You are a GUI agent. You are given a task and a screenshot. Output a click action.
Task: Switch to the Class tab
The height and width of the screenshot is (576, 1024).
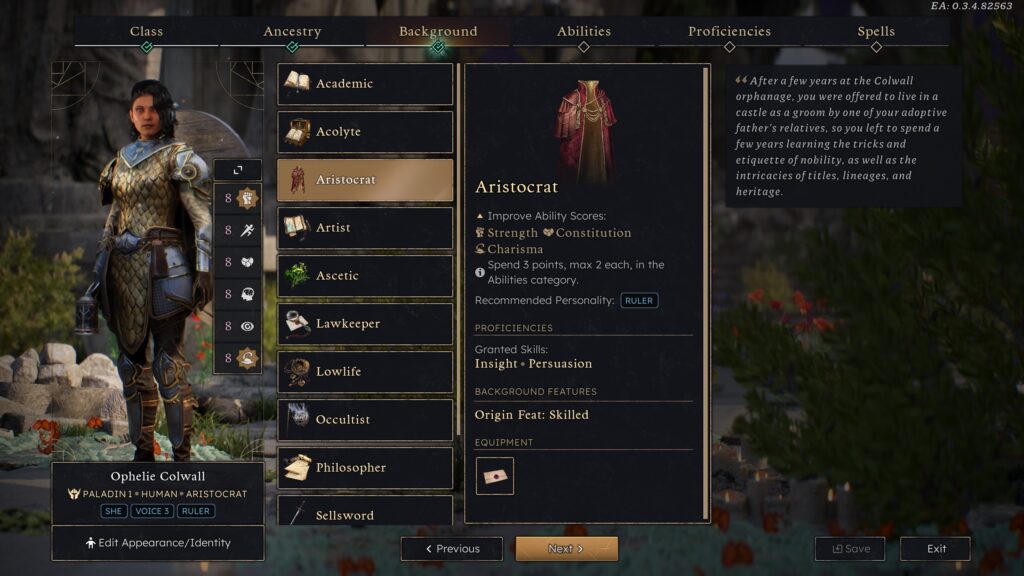[x=146, y=32]
